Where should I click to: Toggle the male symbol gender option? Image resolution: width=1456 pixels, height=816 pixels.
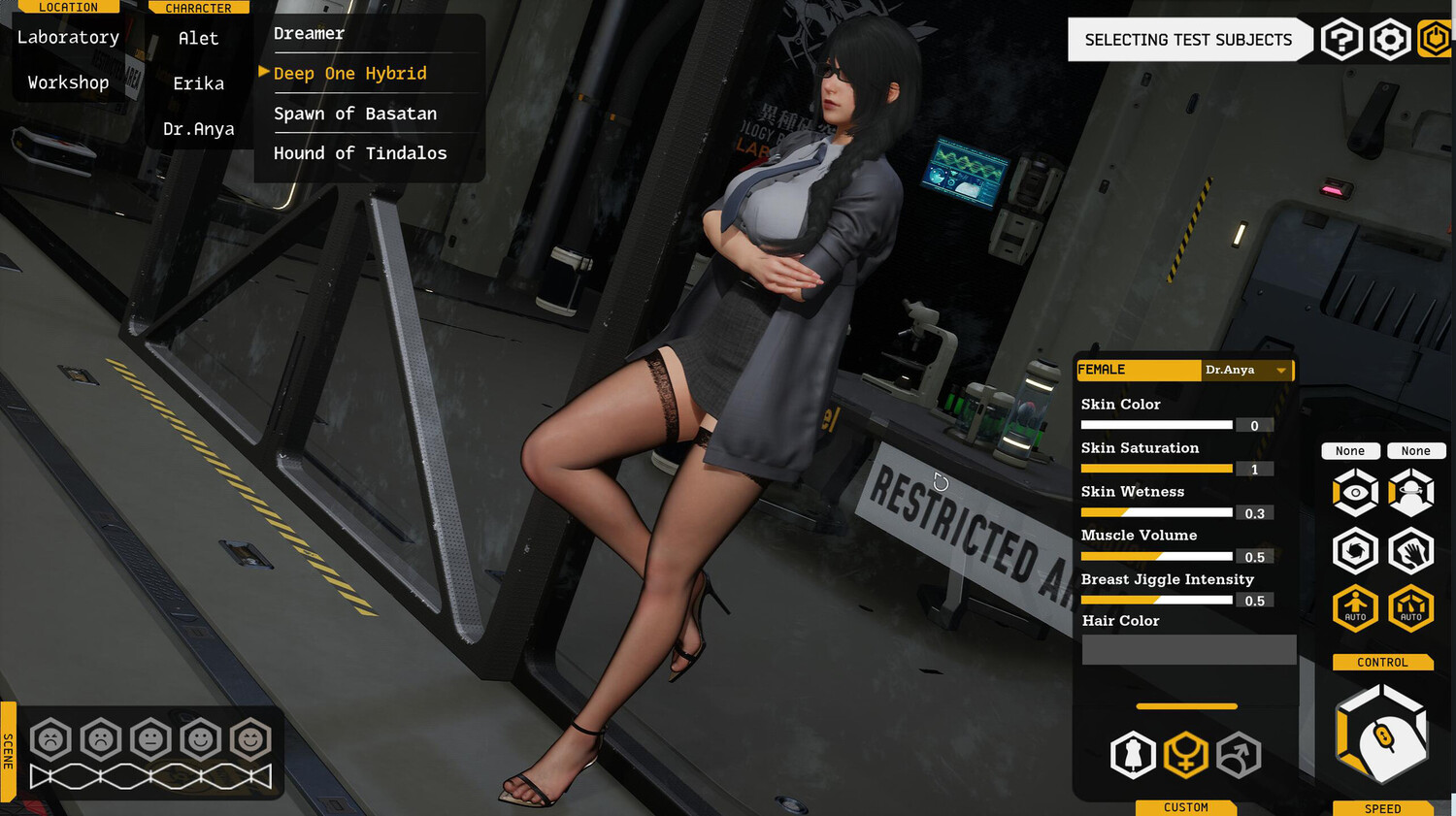tap(1240, 755)
